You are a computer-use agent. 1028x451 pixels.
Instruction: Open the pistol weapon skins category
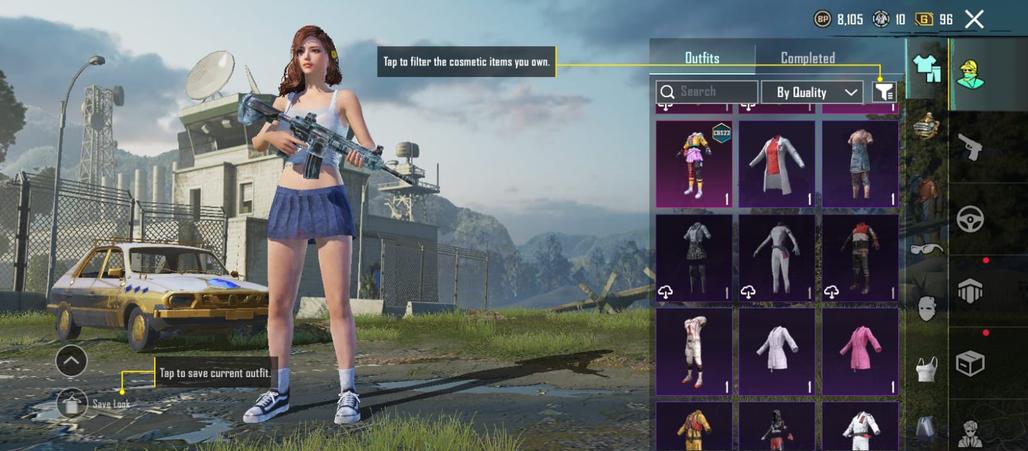tap(970, 150)
